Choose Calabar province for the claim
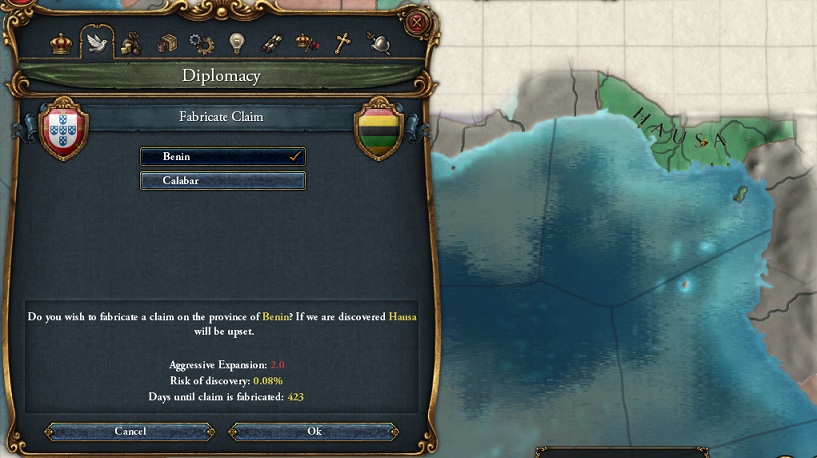Screen dimensions: 817x458 point(222,181)
